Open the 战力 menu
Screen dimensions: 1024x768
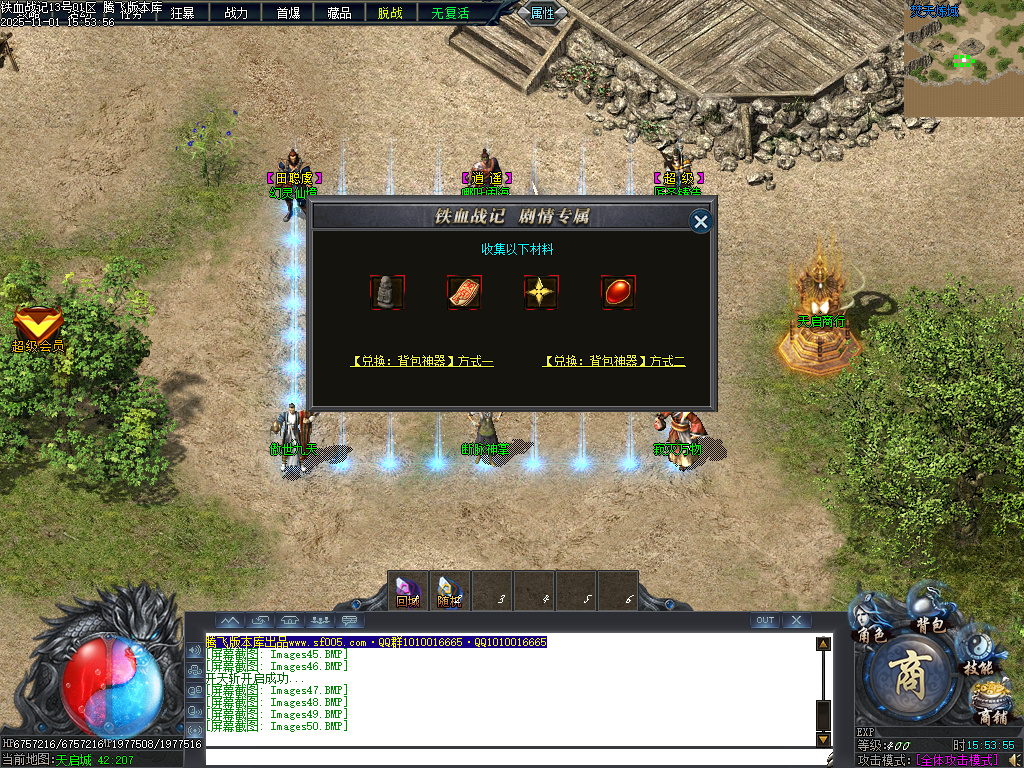236,13
